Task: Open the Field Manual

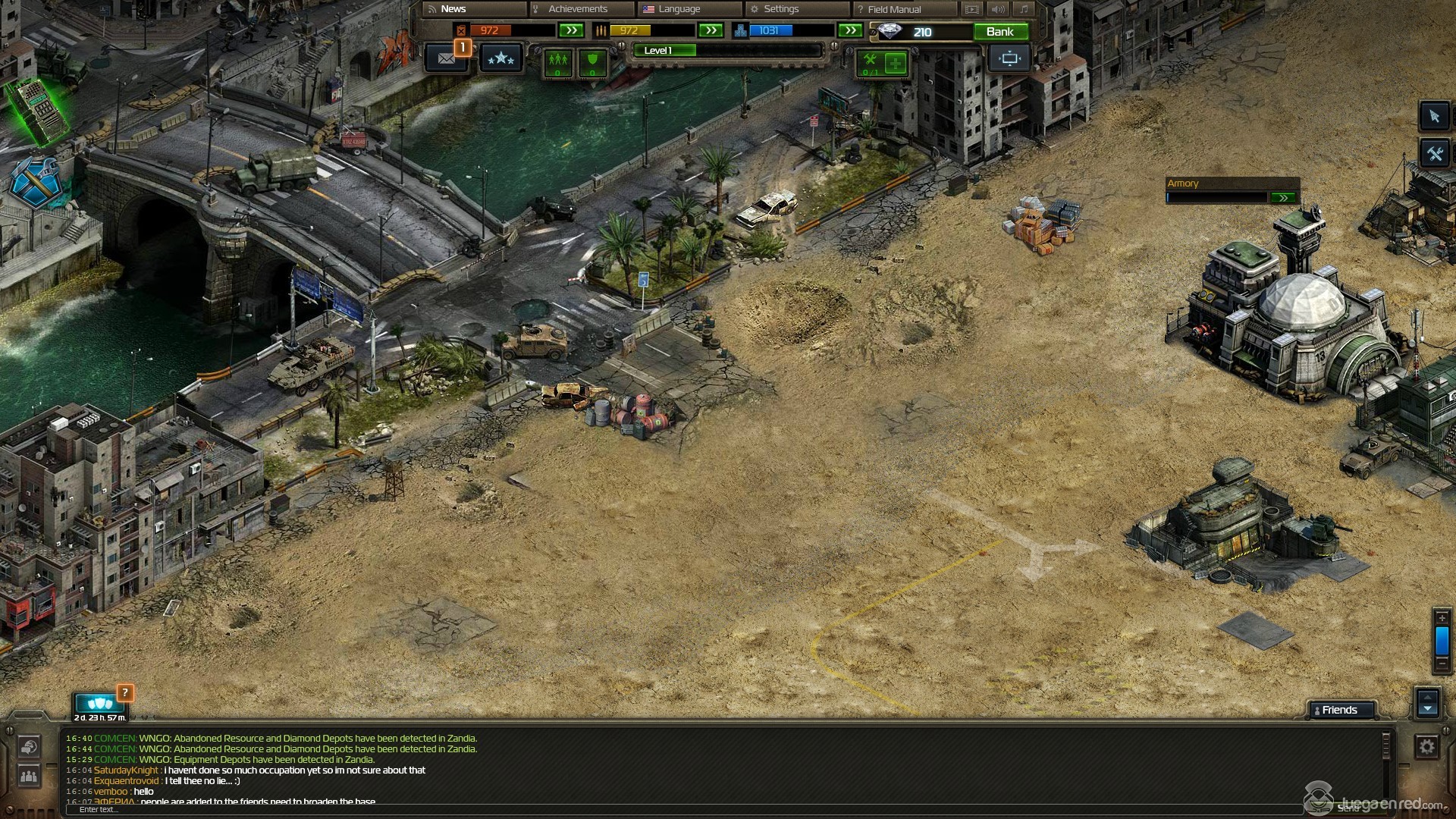Action: point(894,9)
